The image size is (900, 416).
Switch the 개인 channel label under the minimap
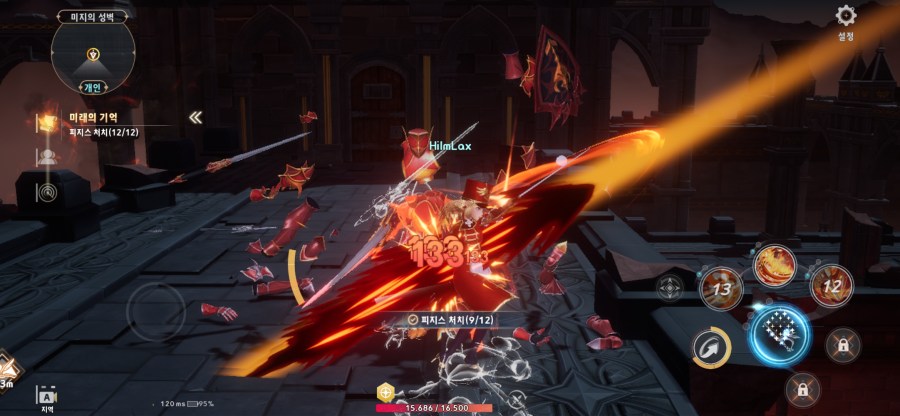tap(93, 86)
